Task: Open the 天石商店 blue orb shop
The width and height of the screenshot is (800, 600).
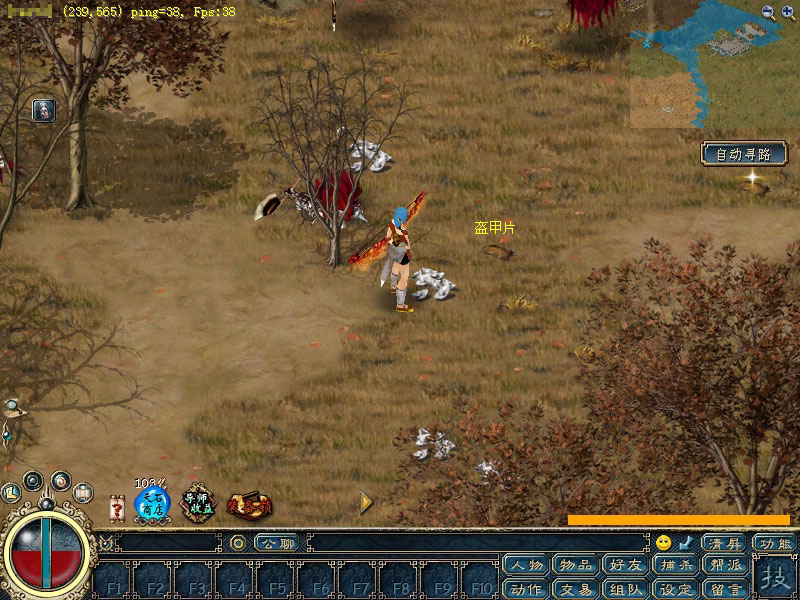Action: [x=152, y=503]
